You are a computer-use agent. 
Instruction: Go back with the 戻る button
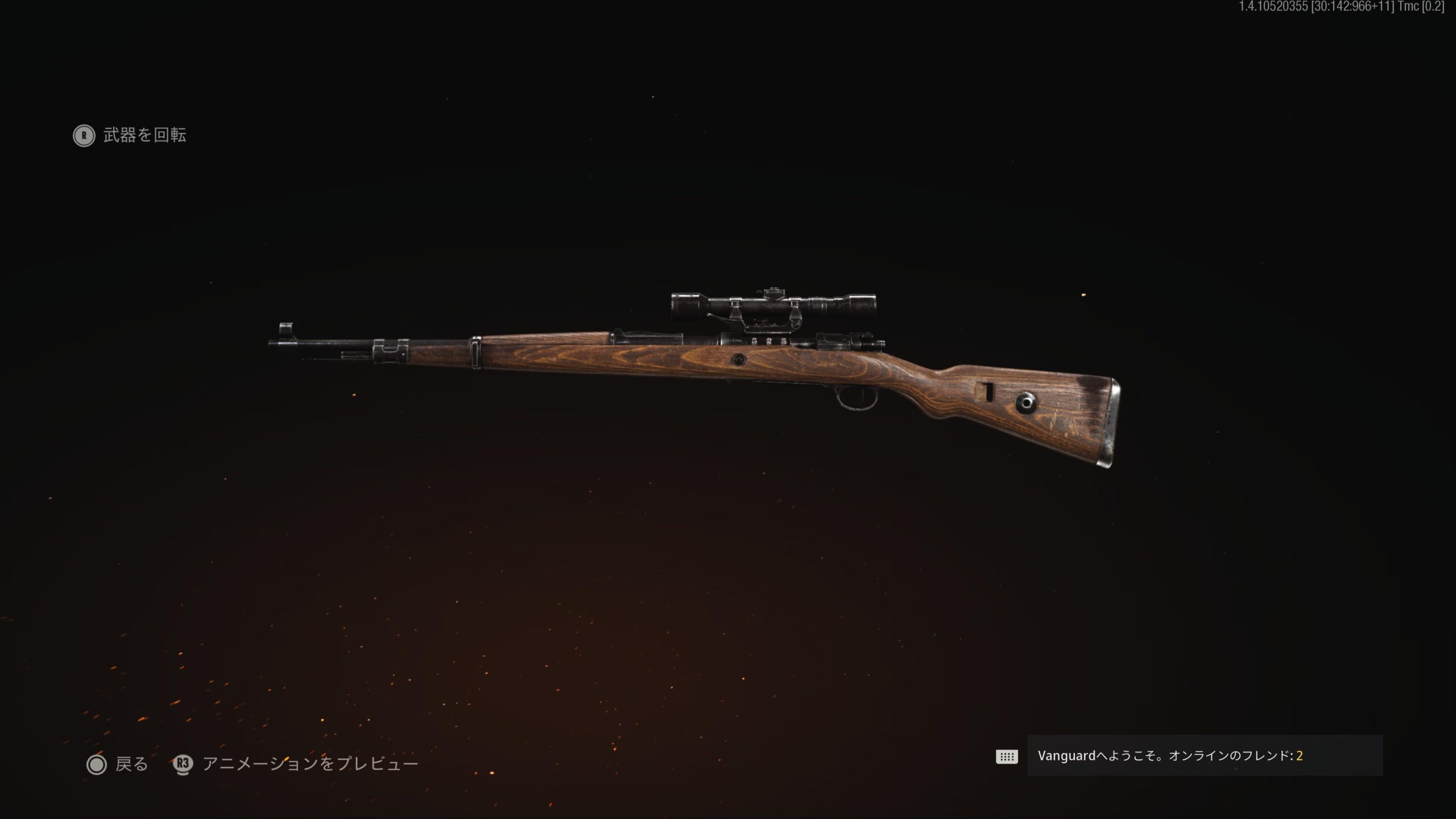(x=118, y=764)
